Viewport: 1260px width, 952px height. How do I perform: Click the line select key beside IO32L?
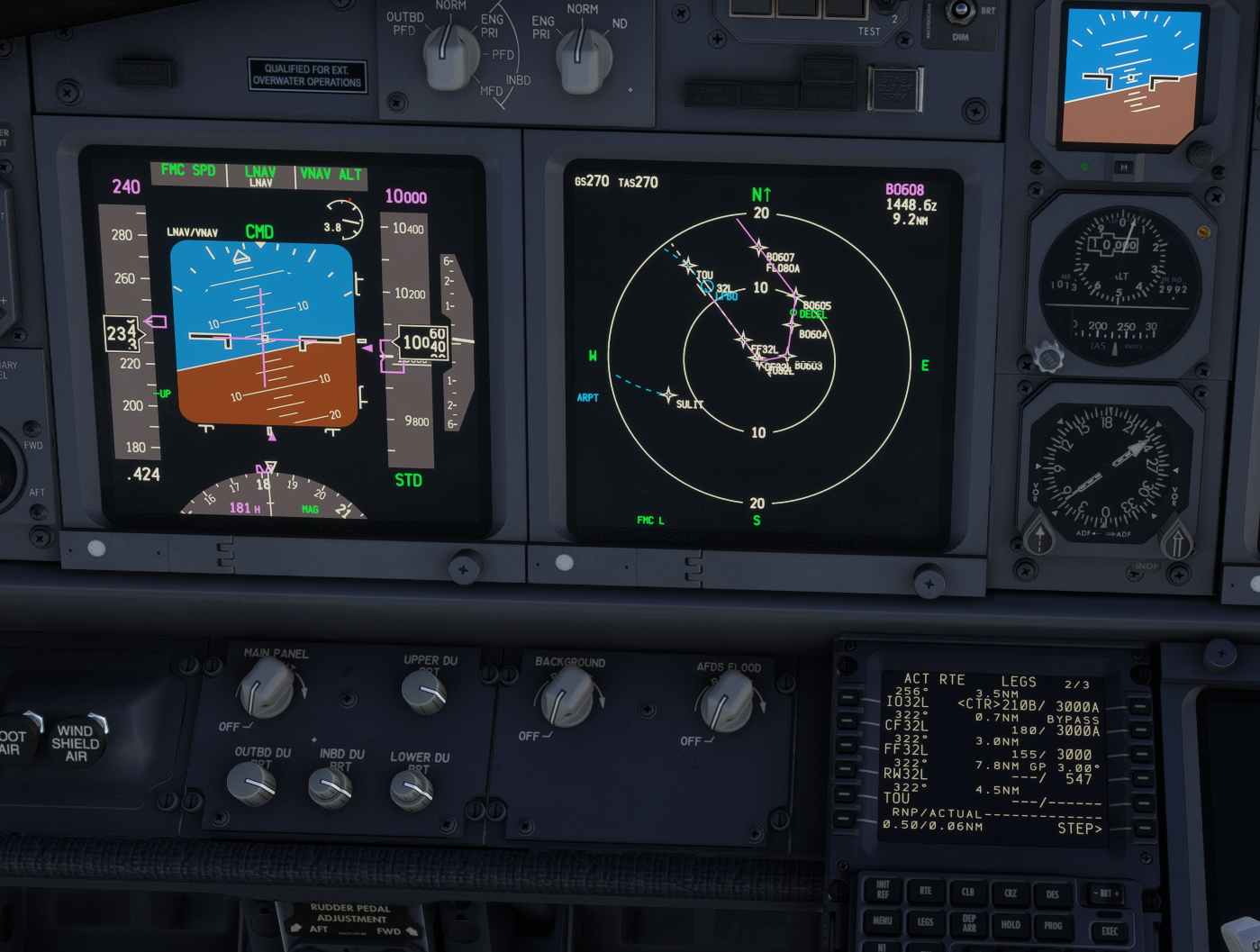pyautogui.click(x=848, y=699)
